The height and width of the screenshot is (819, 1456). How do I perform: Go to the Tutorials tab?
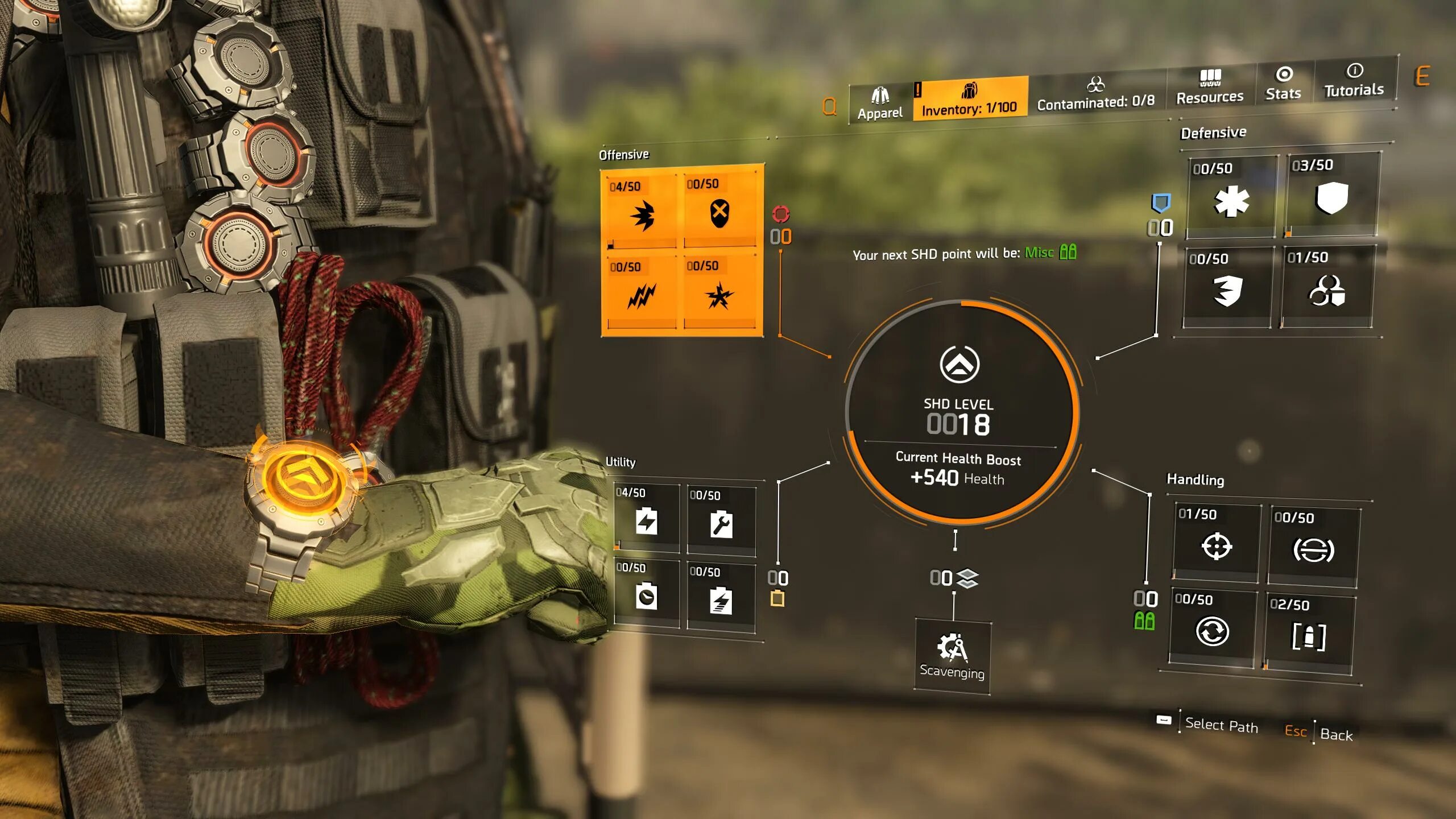(x=1354, y=81)
